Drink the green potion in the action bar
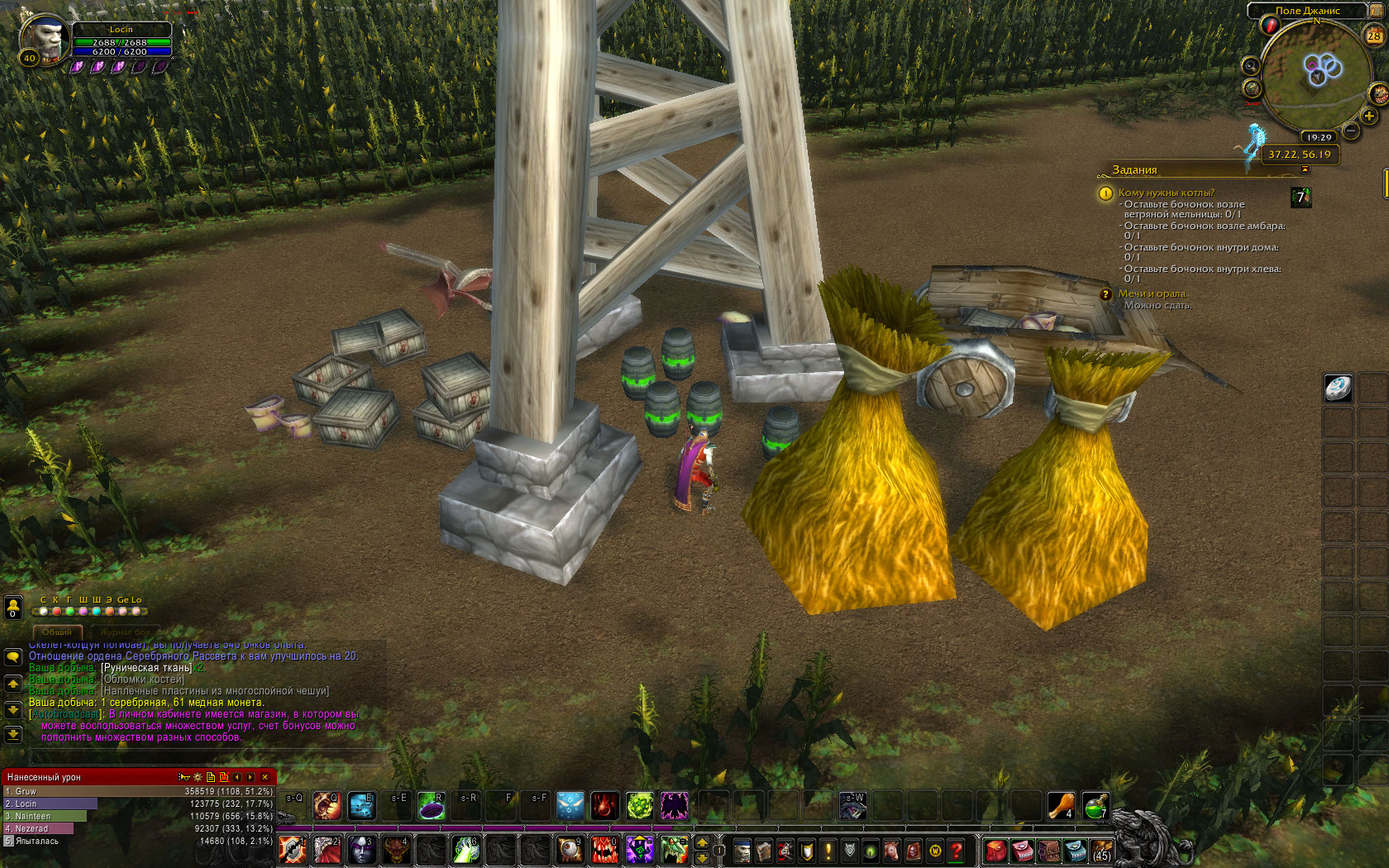Screen dimensions: 1389x868 tap(1095, 806)
